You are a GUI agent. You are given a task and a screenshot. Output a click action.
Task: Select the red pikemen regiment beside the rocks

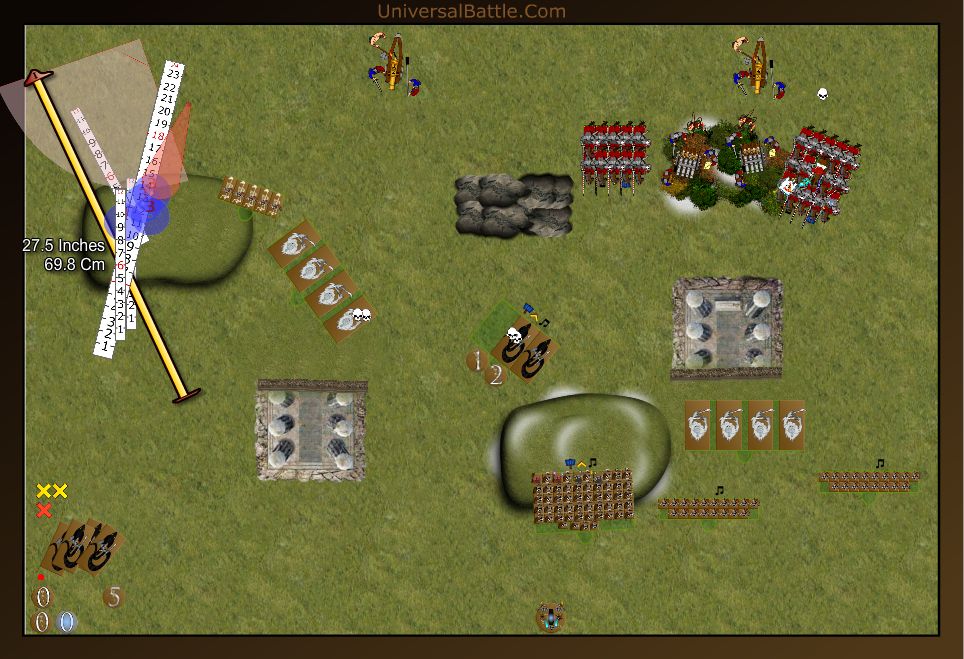pyautogui.click(x=615, y=157)
